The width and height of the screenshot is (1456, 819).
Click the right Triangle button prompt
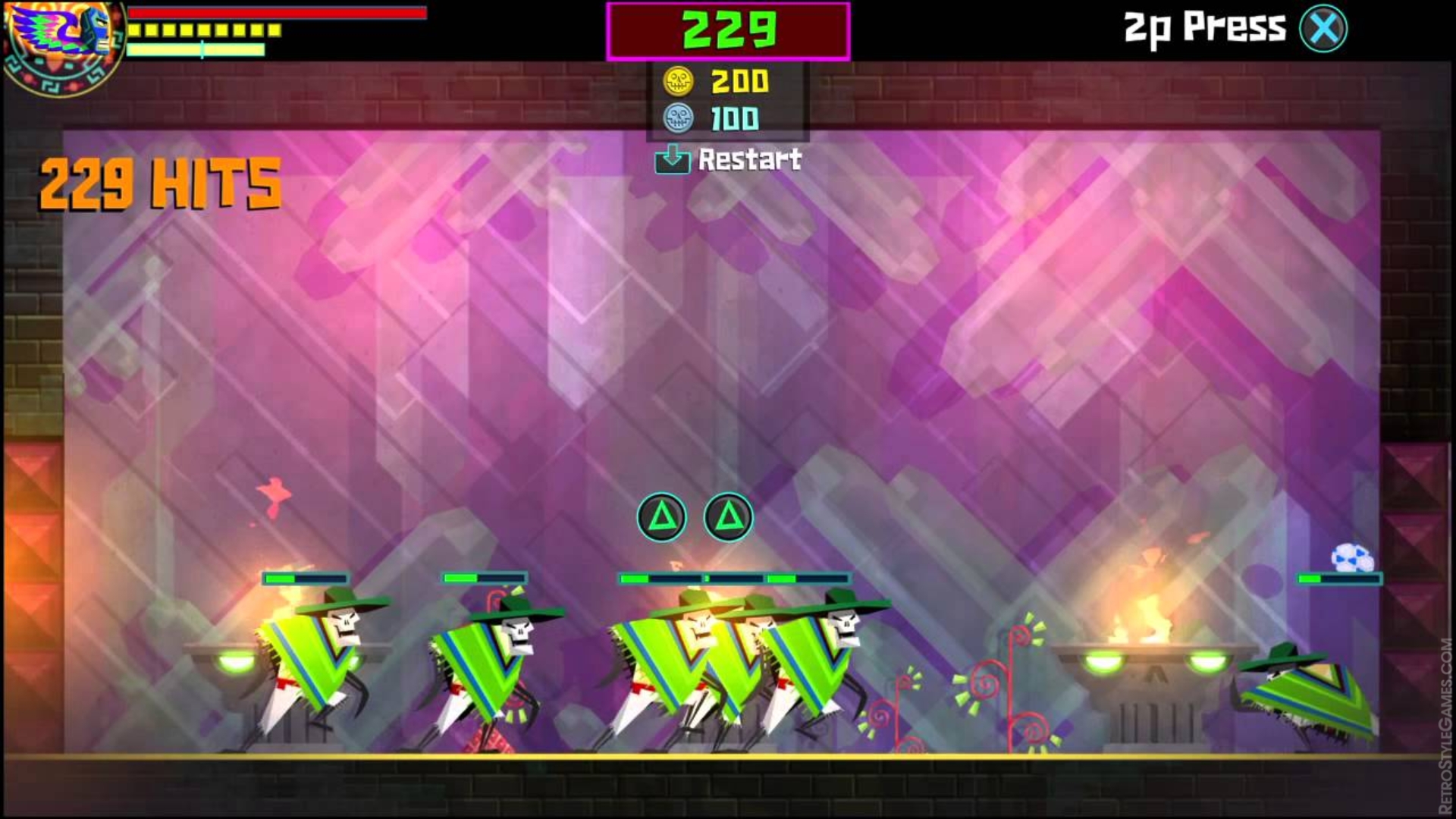[x=730, y=515]
